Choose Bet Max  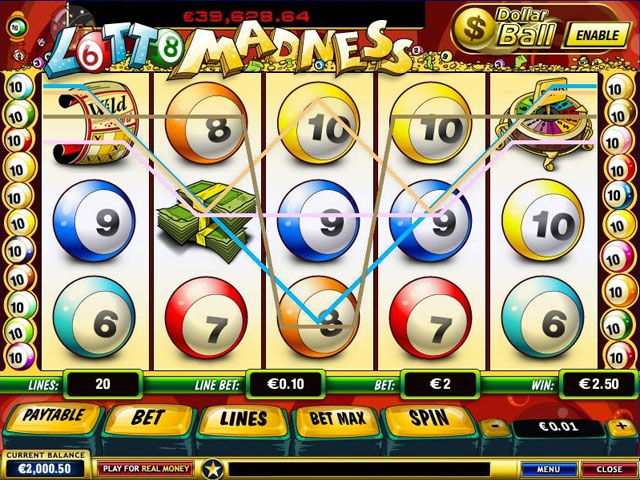point(336,418)
